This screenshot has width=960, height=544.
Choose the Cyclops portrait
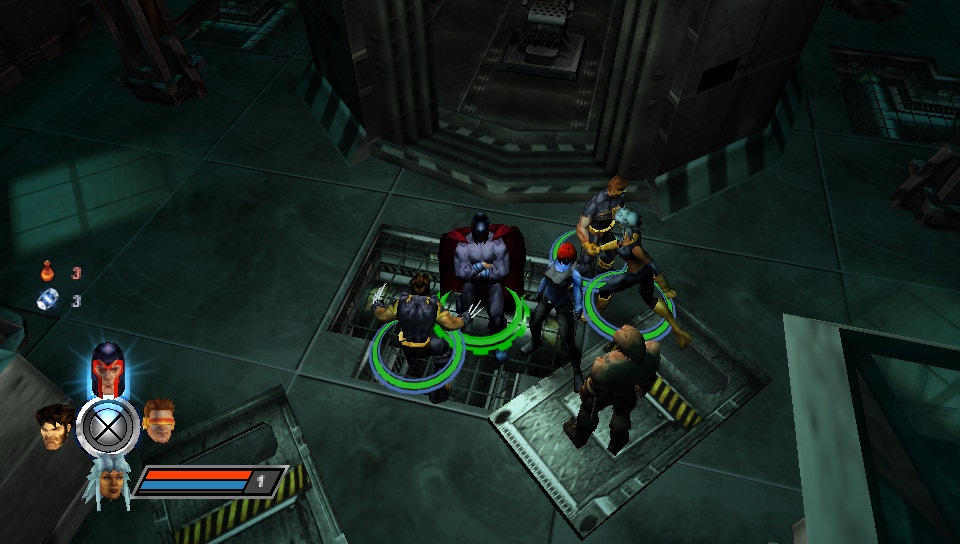[x=159, y=420]
